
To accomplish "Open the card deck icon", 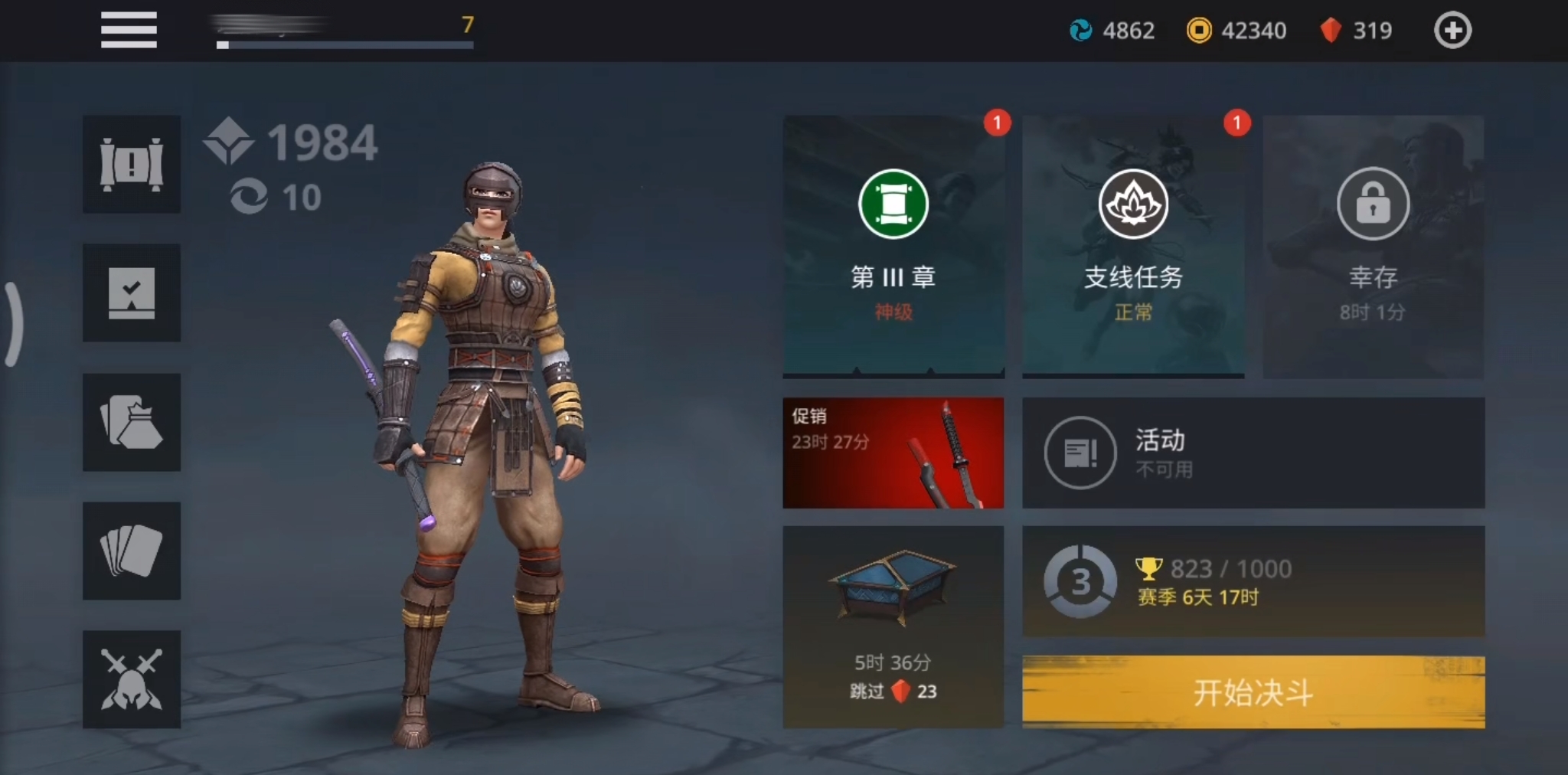I will (x=132, y=551).
